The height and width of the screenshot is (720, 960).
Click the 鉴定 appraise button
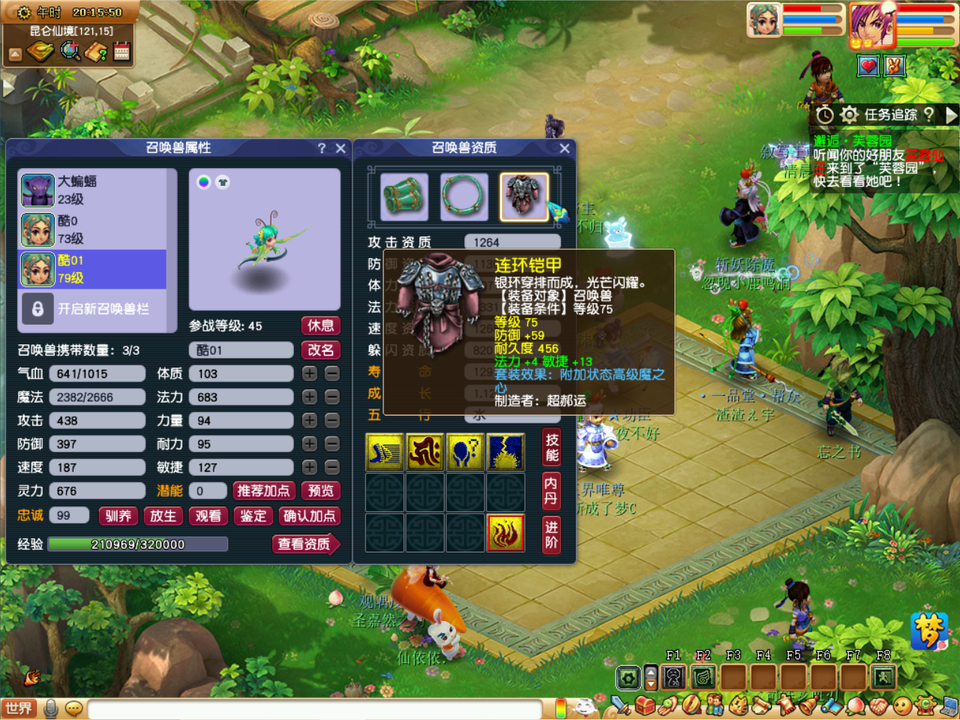pos(253,516)
